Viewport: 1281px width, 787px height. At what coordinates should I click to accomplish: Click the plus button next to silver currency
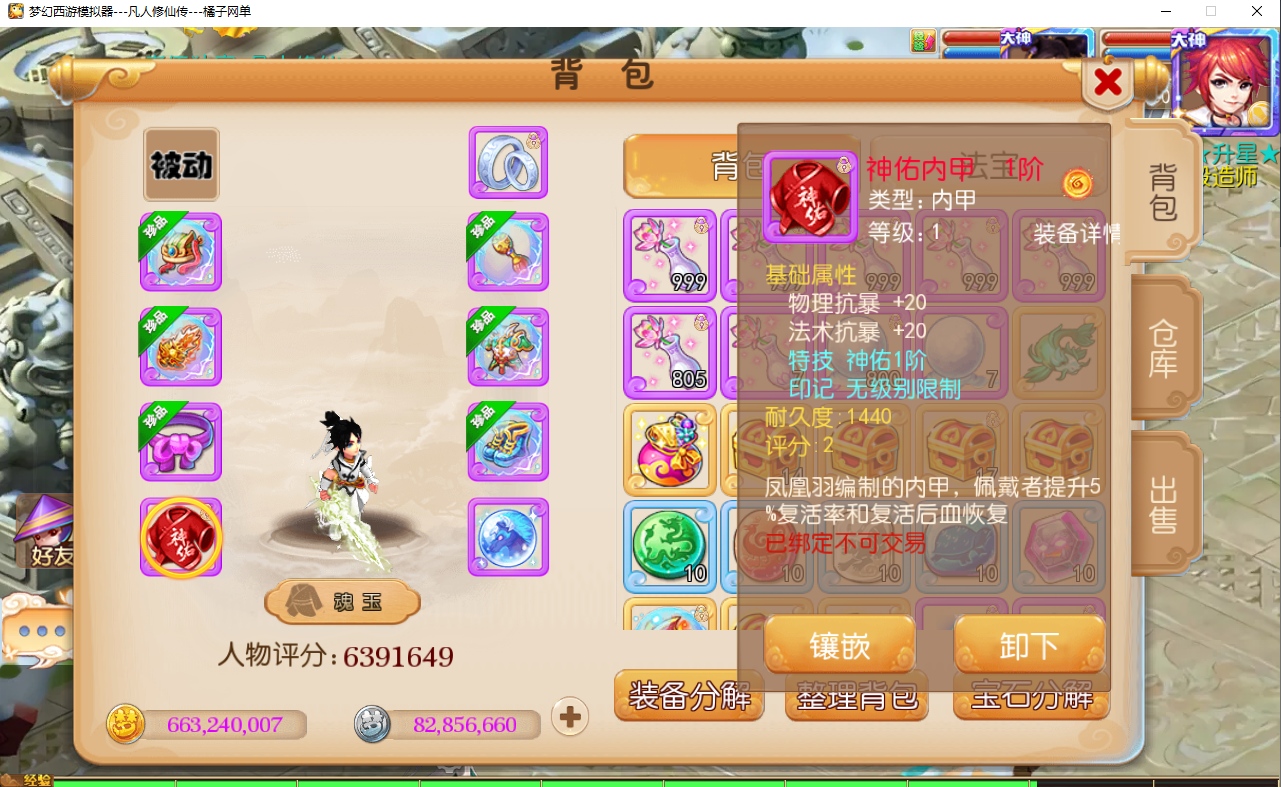(x=569, y=717)
